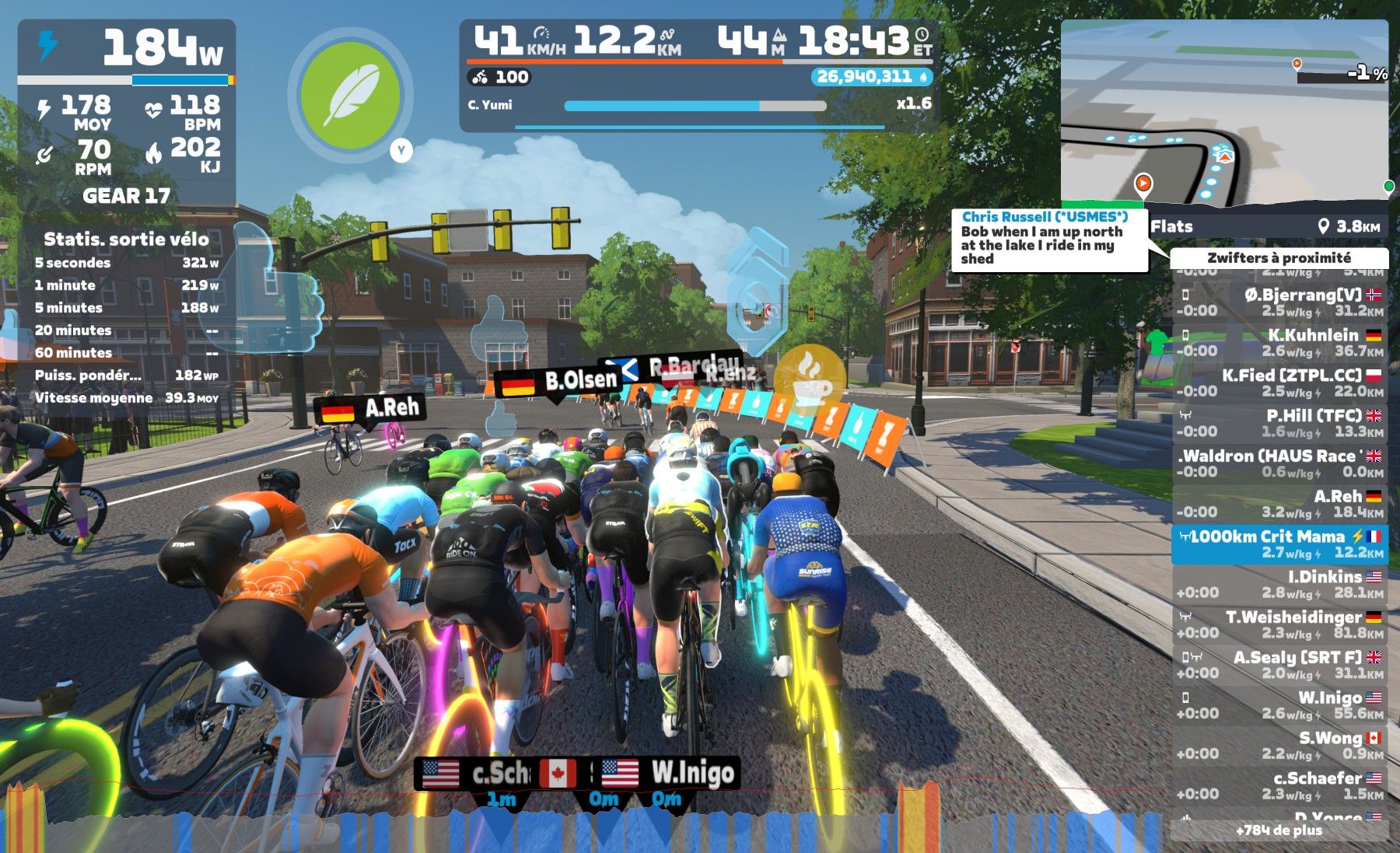1400x853 pixels.
Task: Click the 'Zwifters à proximité' header
Action: pos(1279,258)
